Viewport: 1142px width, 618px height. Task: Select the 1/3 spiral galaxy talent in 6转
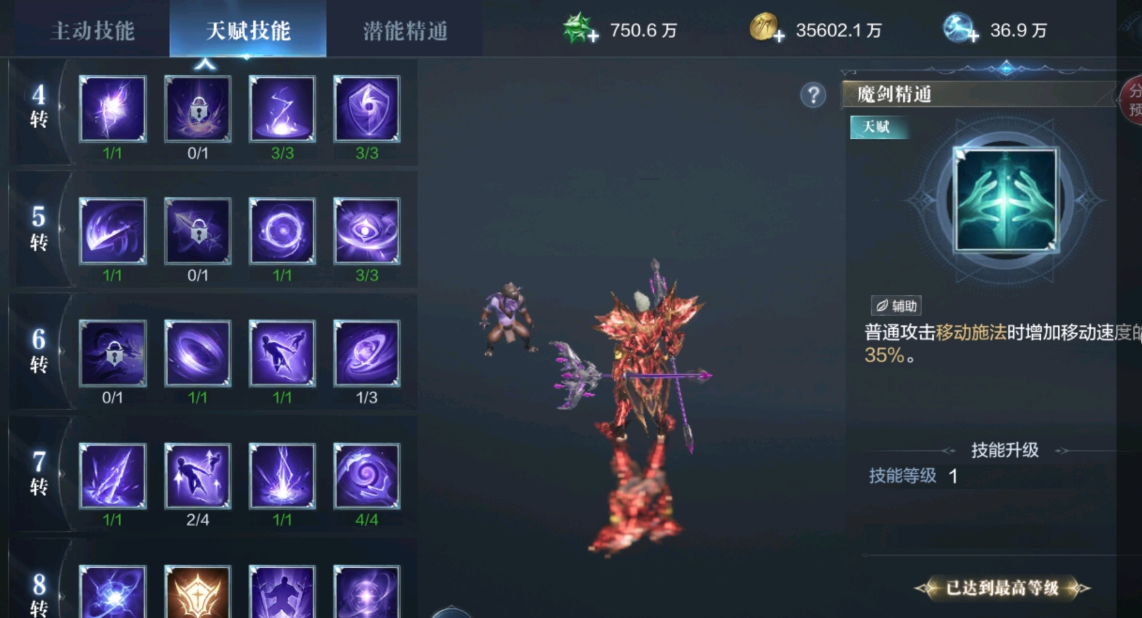(367, 353)
